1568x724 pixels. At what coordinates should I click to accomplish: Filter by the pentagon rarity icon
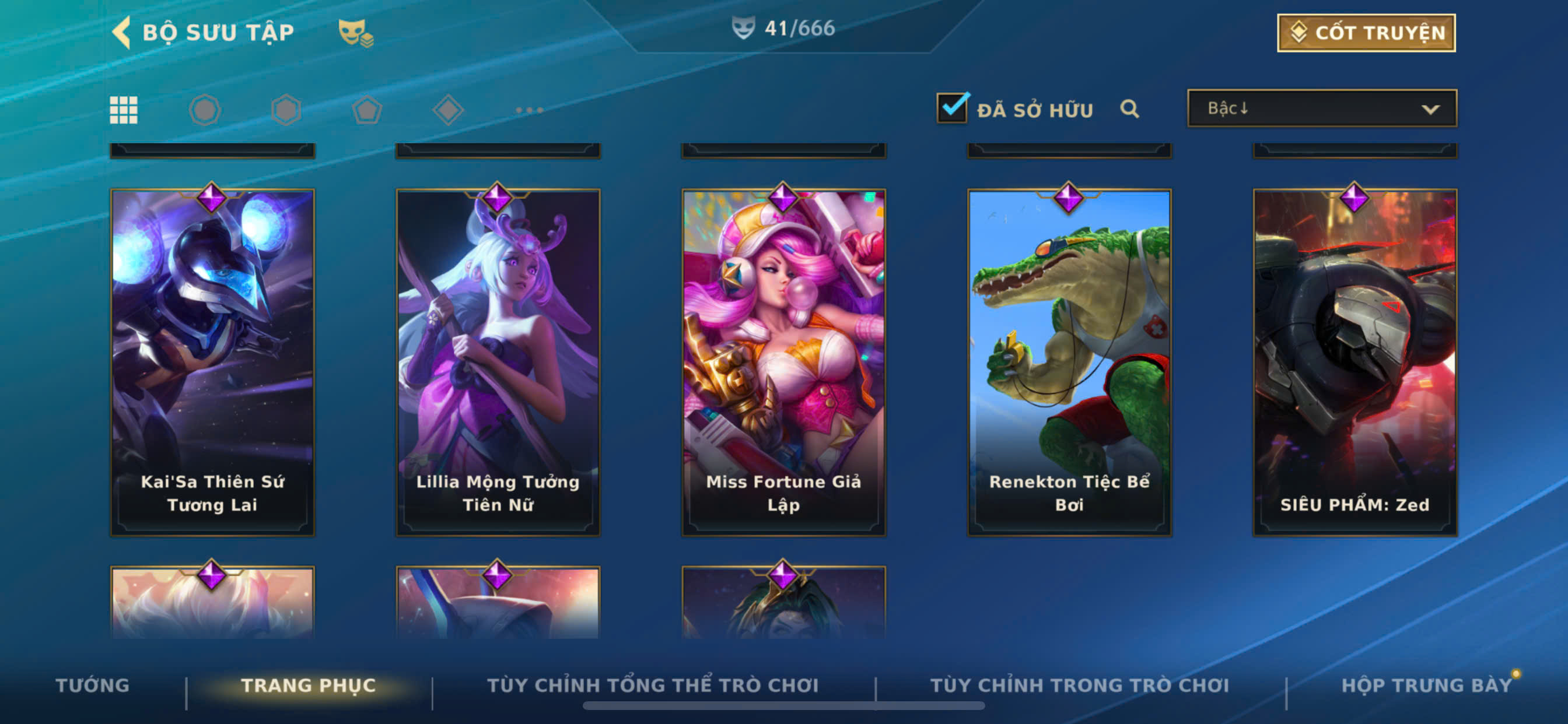coord(367,110)
